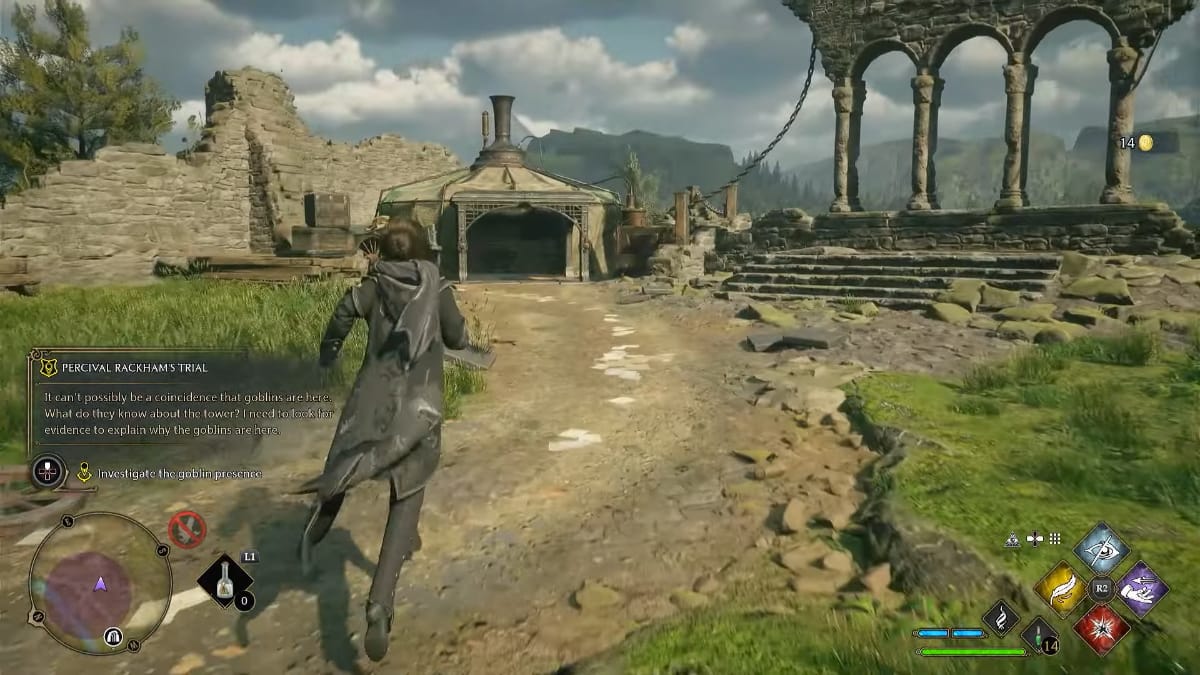The image size is (1200, 675).
Task: Activate the Disillusionment crossed-eye spell
Action: click(x=1102, y=549)
